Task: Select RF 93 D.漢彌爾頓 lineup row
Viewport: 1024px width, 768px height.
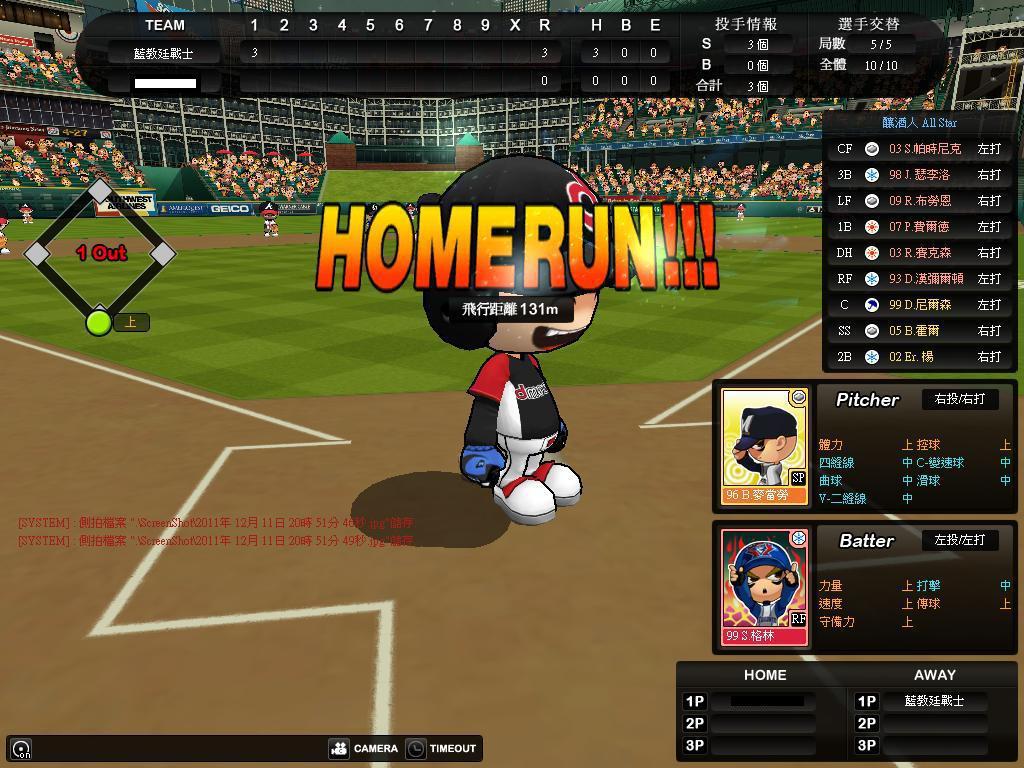Action: [x=920, y=279]
